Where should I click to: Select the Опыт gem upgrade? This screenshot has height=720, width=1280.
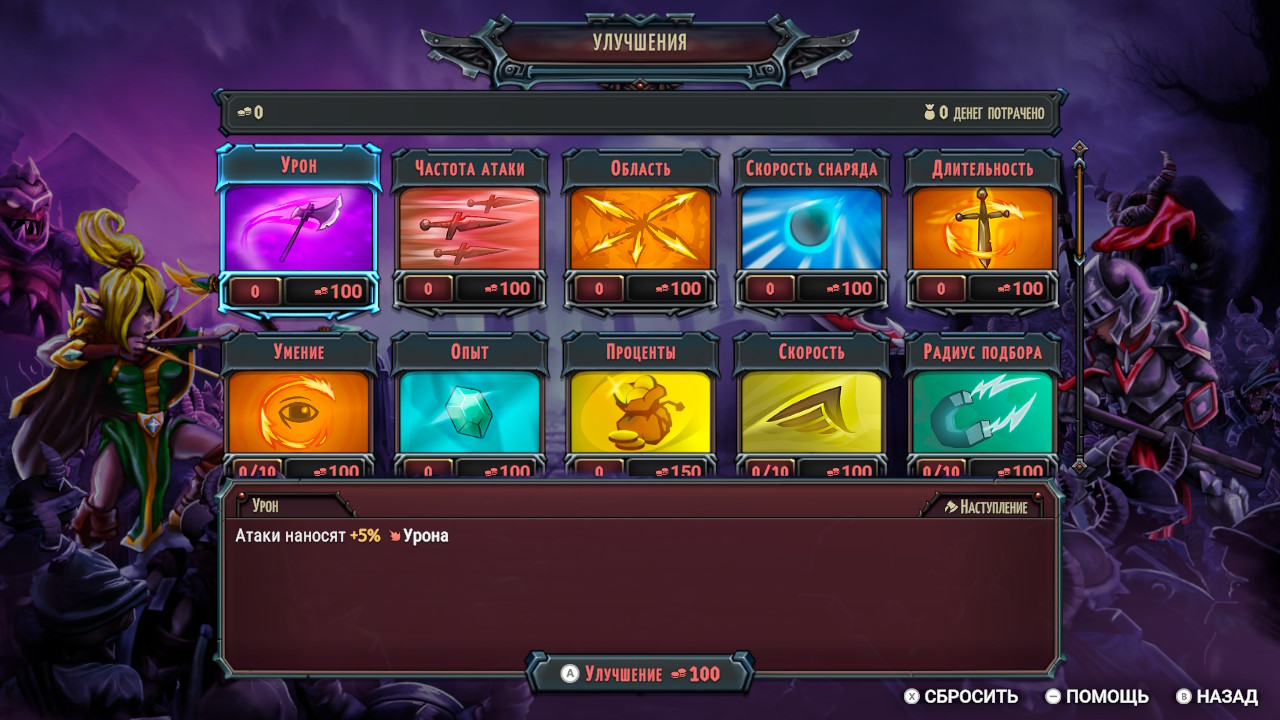point(469,412)
